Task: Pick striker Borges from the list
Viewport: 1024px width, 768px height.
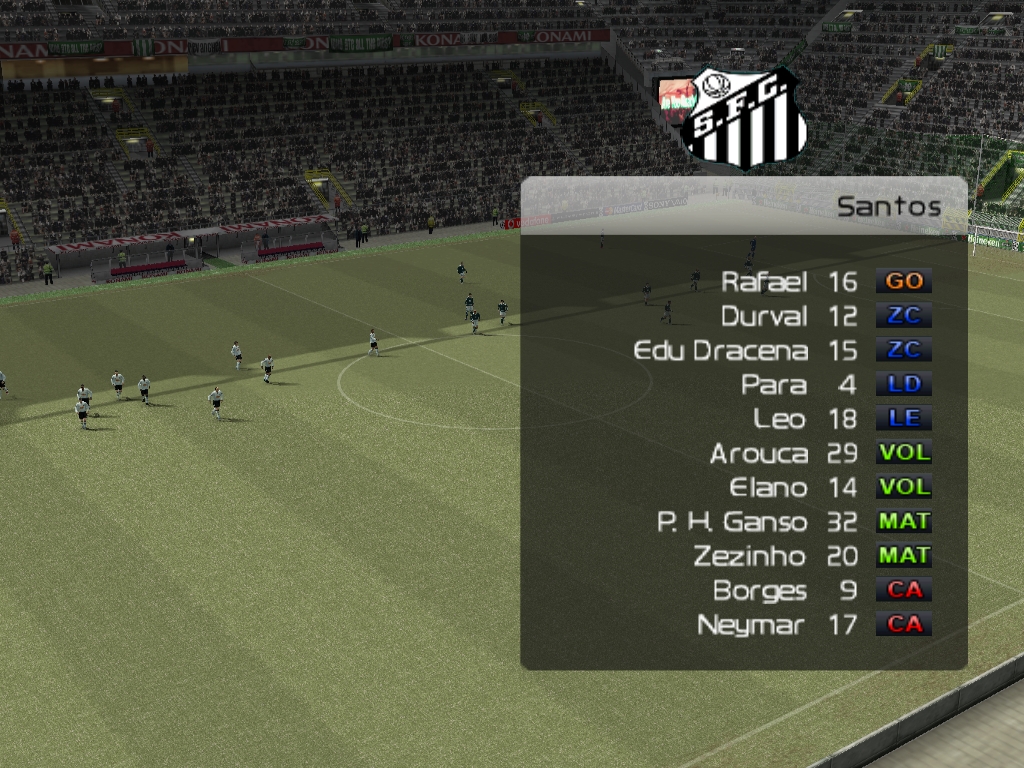Action: [760, 591]
